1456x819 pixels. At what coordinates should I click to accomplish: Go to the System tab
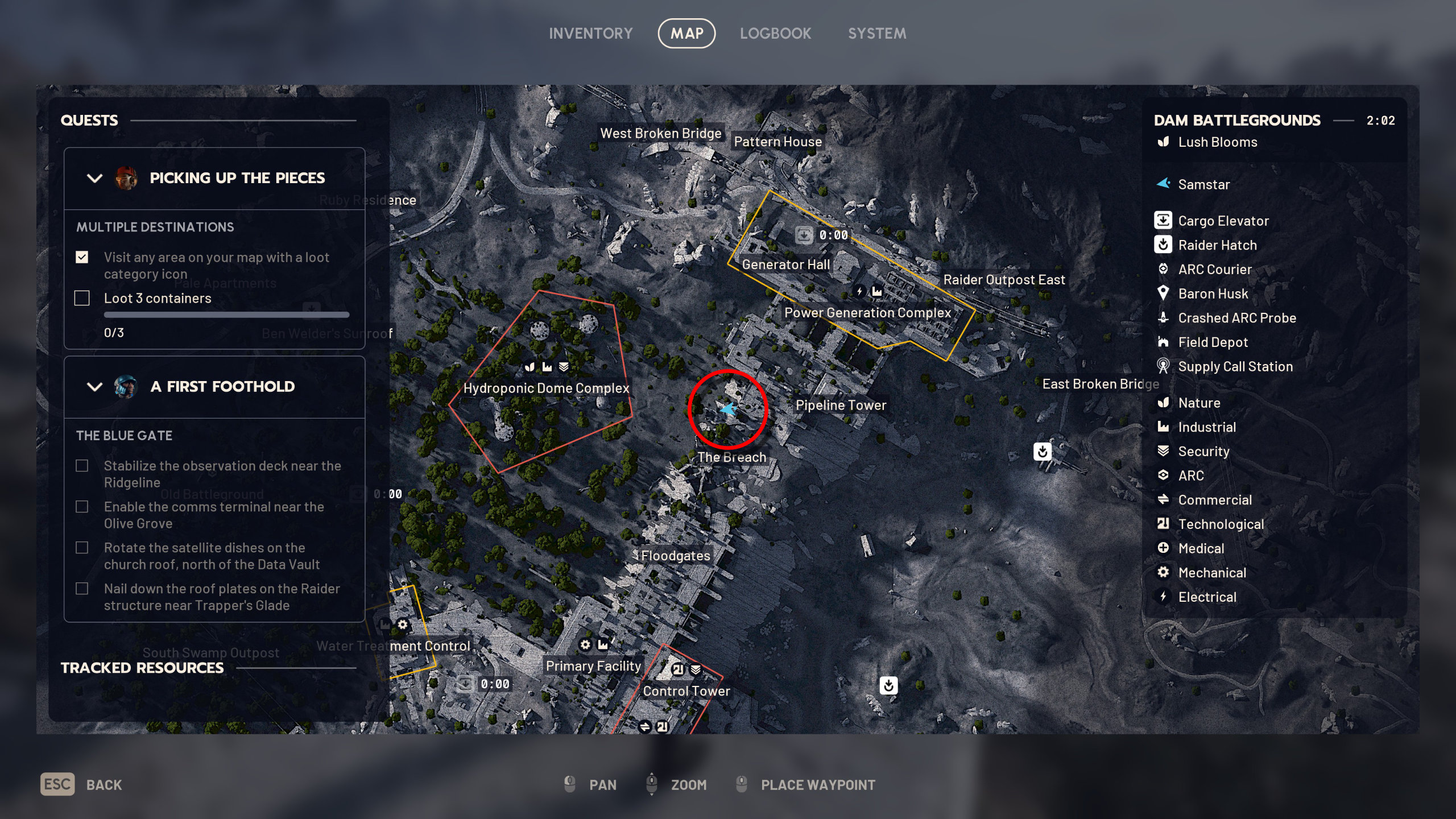[x=877, y=34]
